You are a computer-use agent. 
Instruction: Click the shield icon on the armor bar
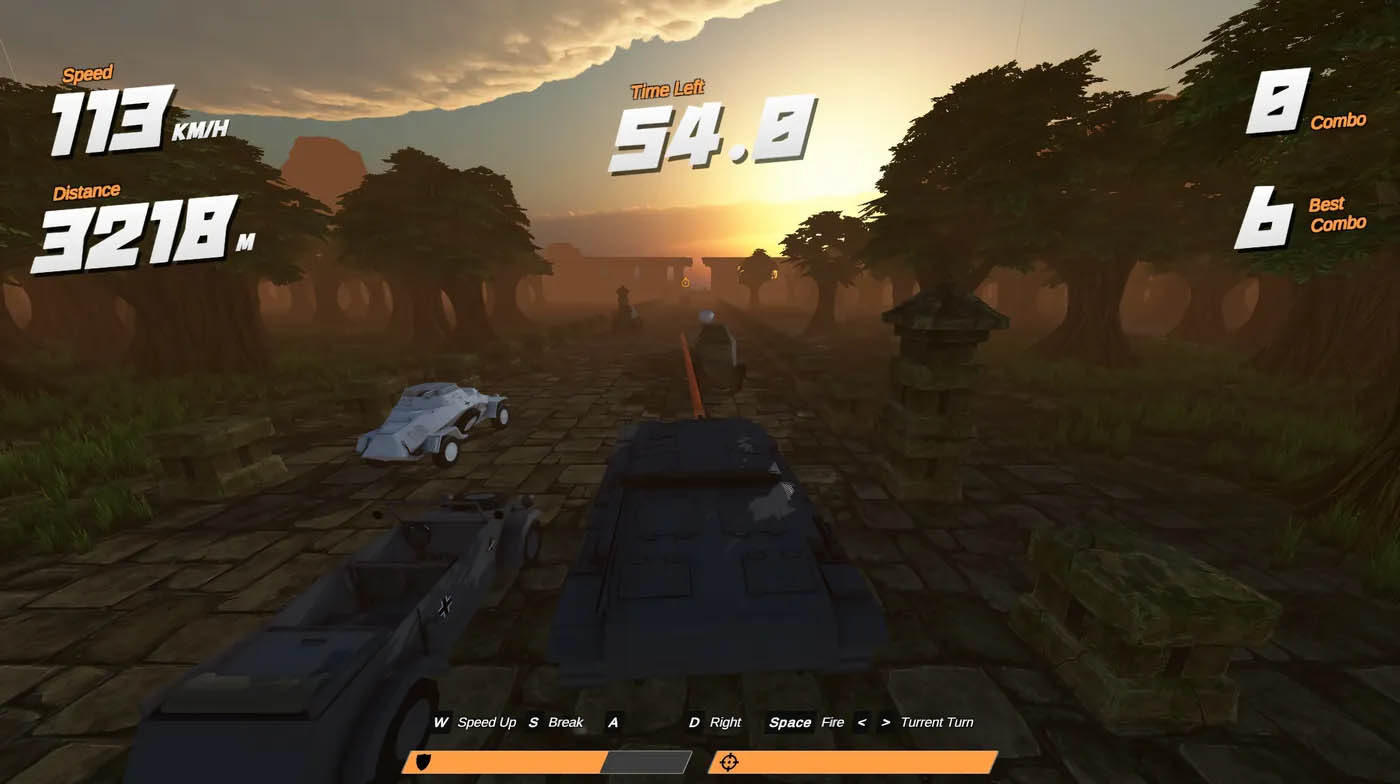[425, 759]
